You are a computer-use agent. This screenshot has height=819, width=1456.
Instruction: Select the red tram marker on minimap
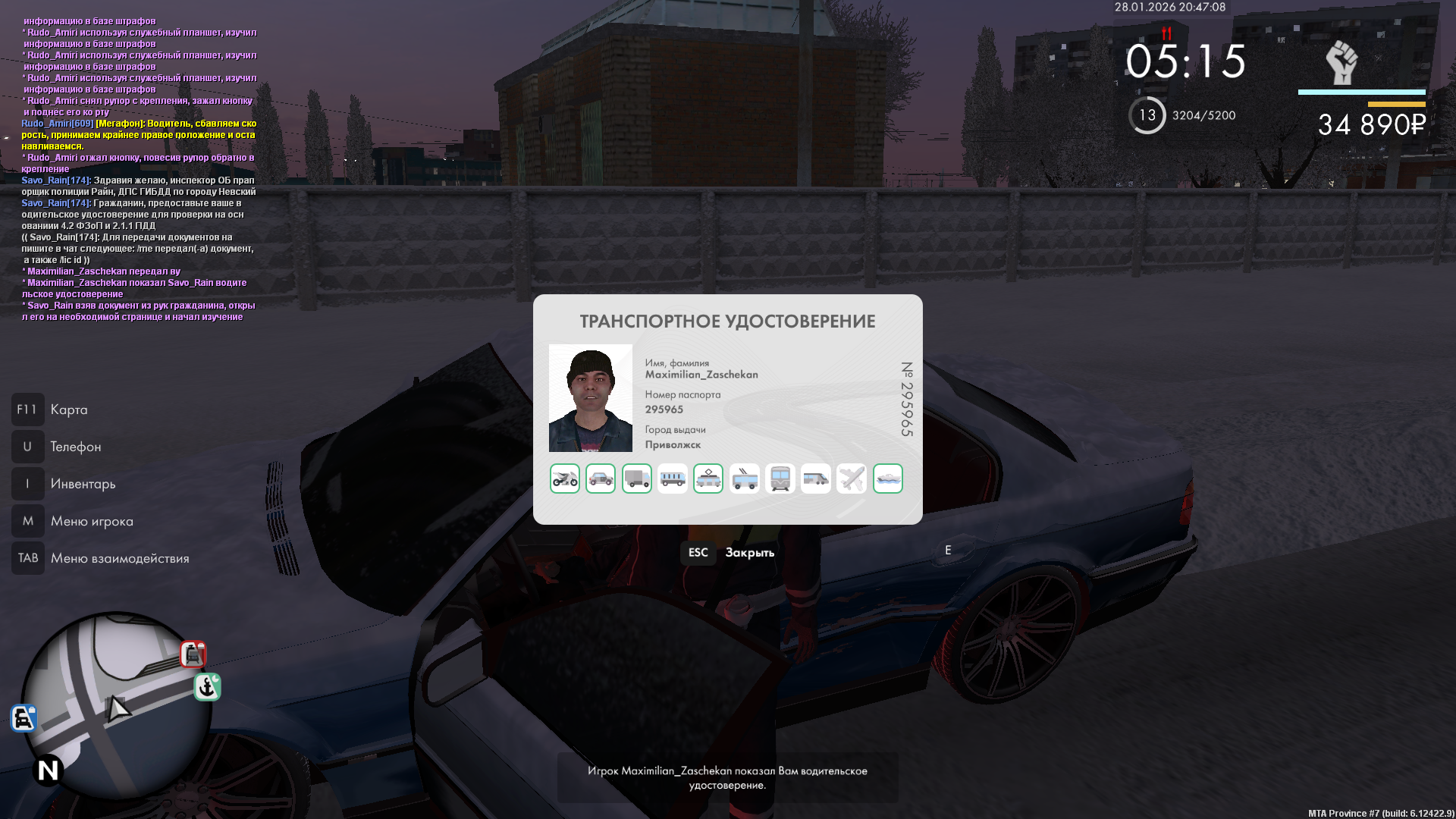coord(193,654)
